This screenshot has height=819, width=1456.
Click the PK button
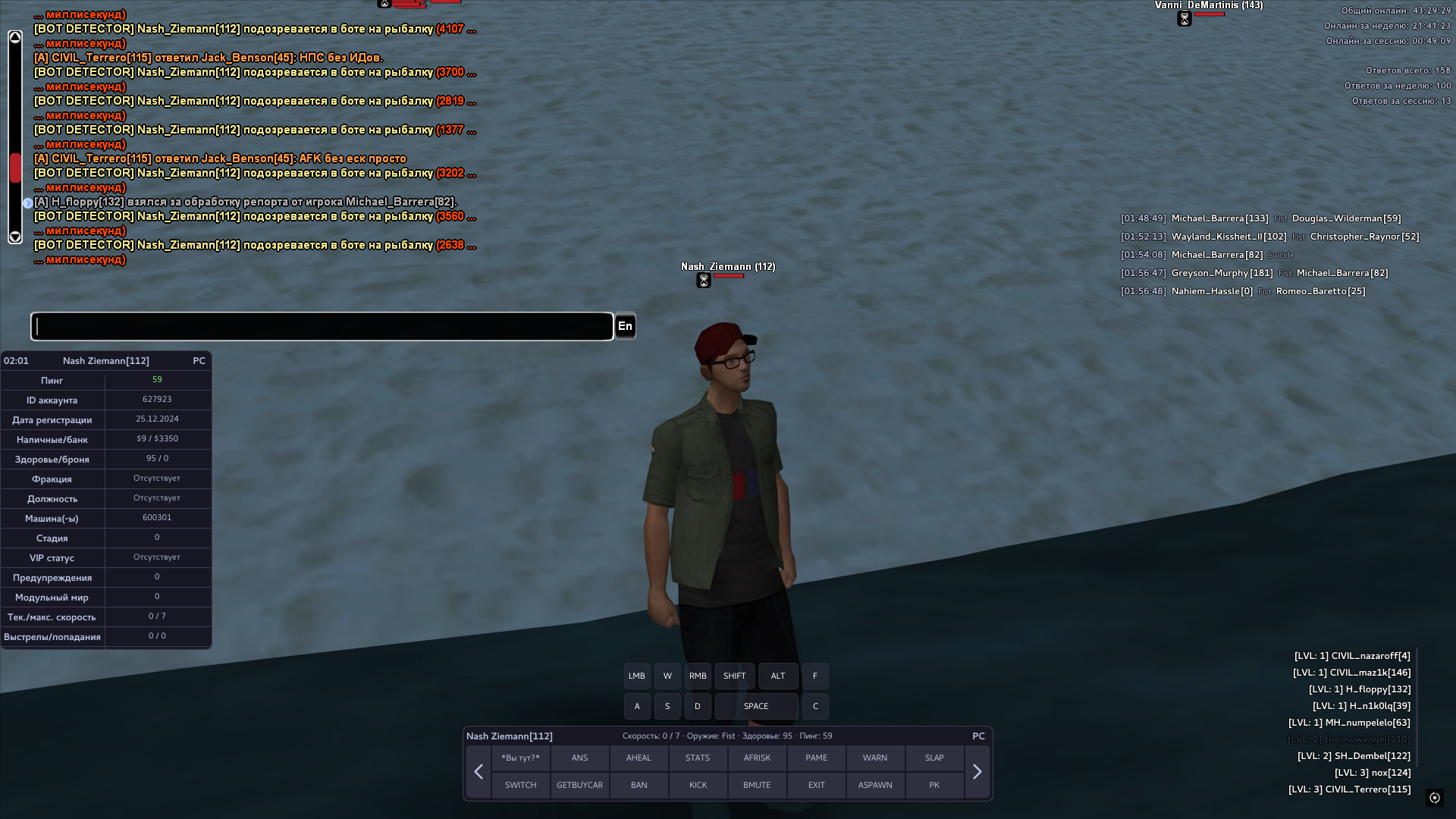point(934,785)
